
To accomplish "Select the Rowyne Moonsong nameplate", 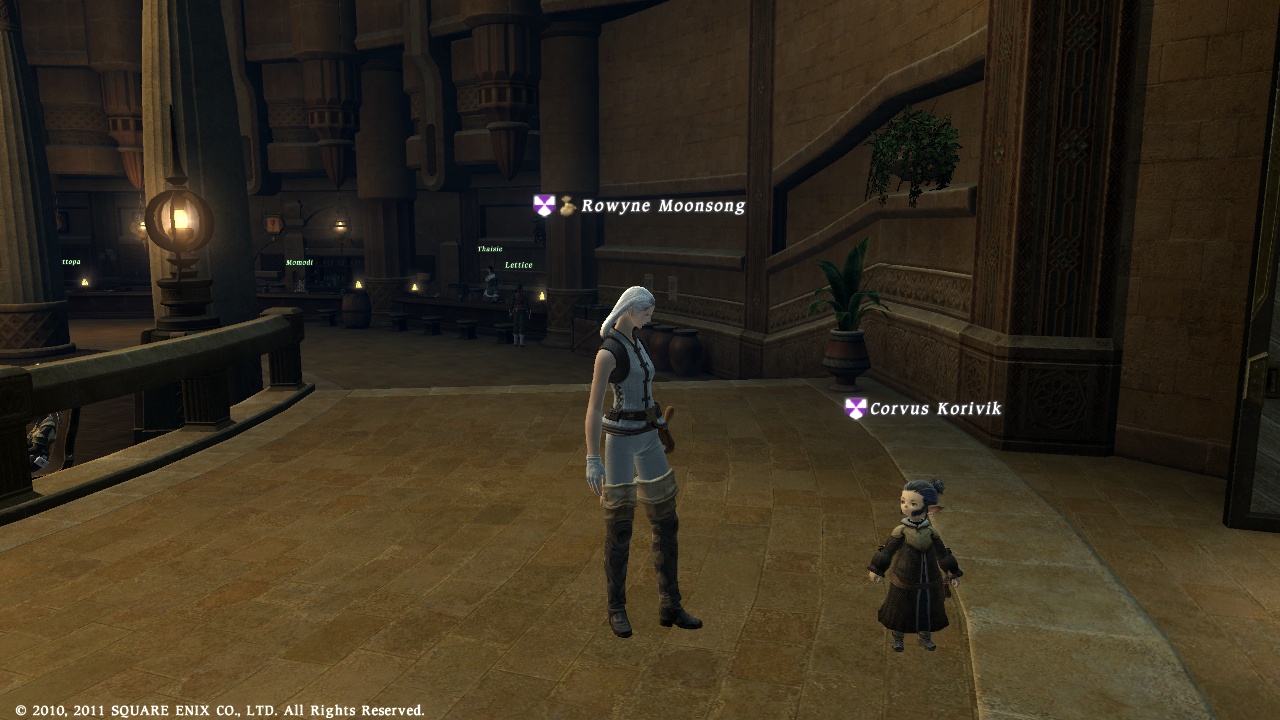I will point(662,206).
